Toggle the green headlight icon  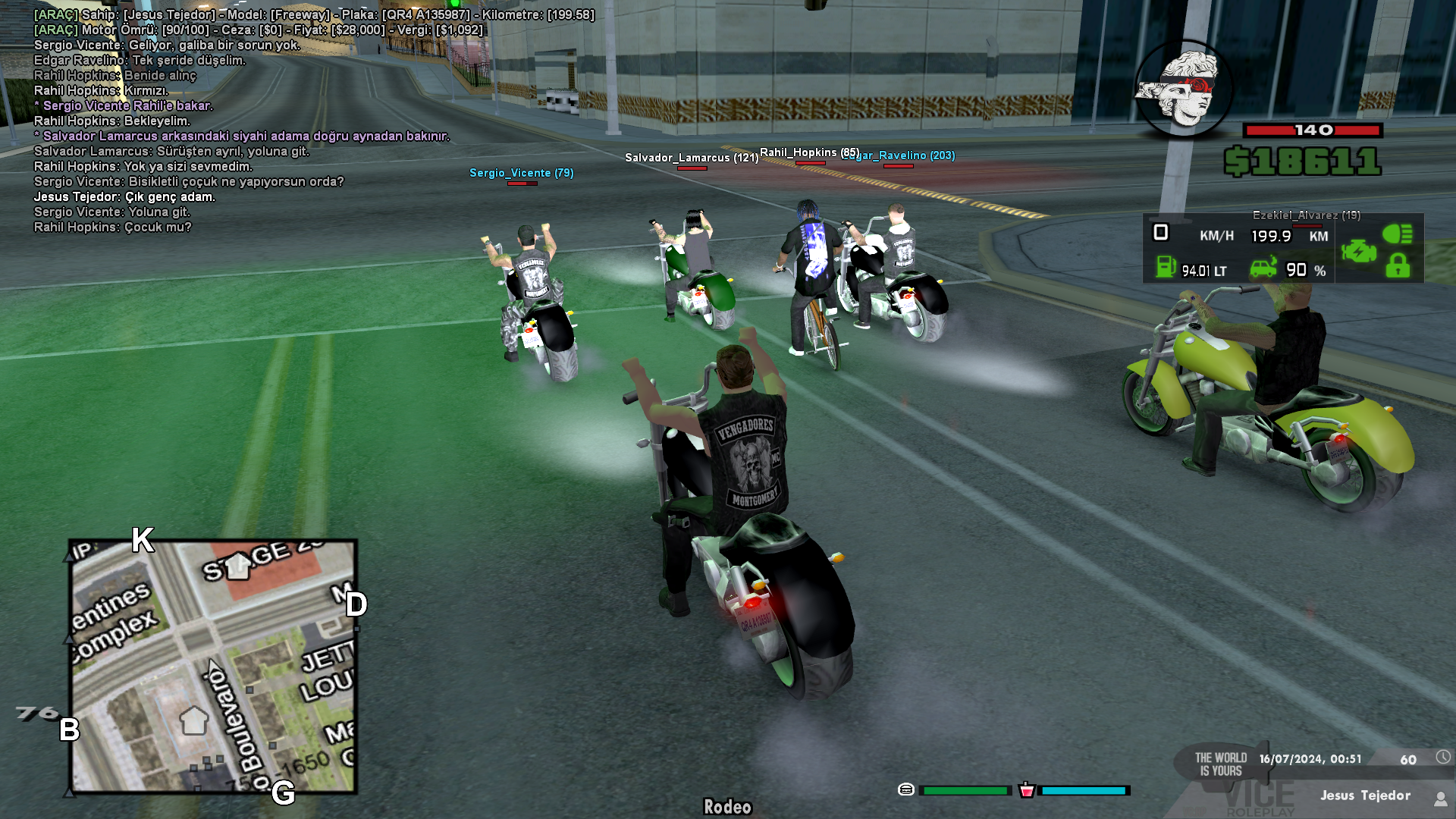(1397, 234)
